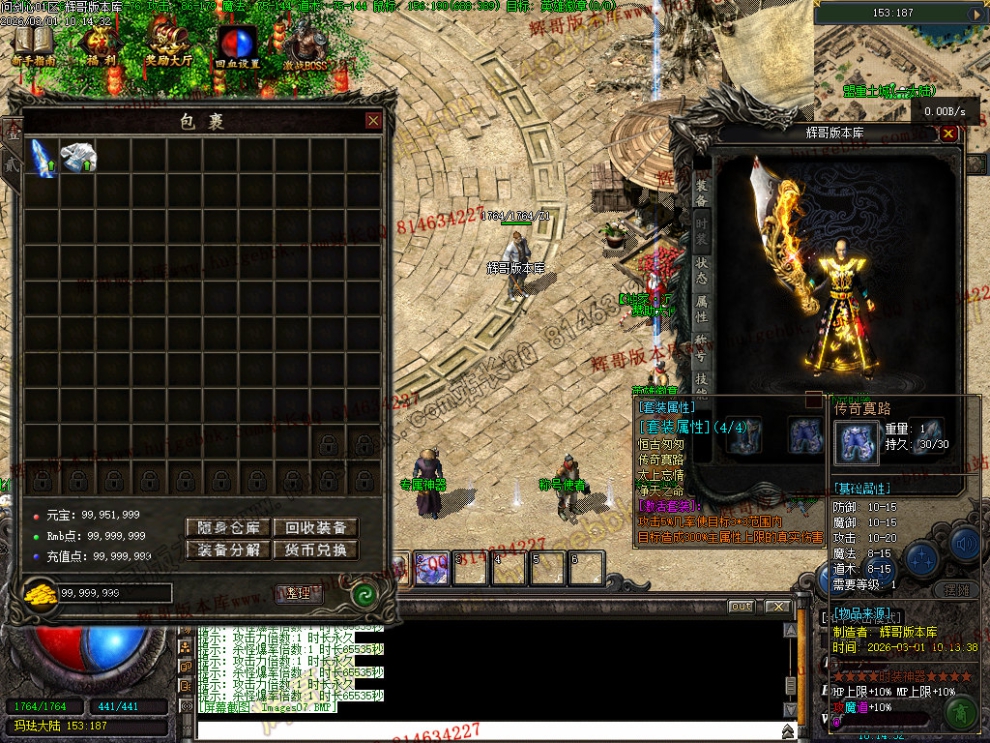Close the chat panel with X button
Image resolution: width=990 pixels, height=743 pixels.
(777, 606)
